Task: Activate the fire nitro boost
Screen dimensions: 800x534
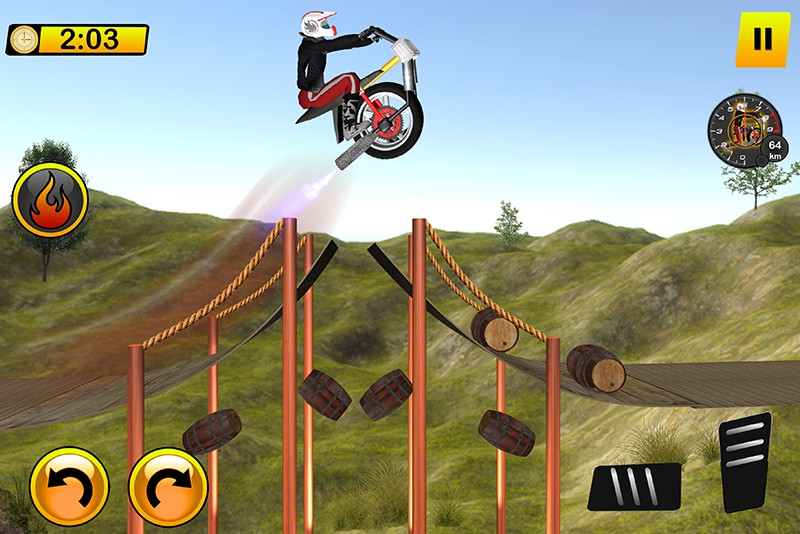Action: [50, 200]
